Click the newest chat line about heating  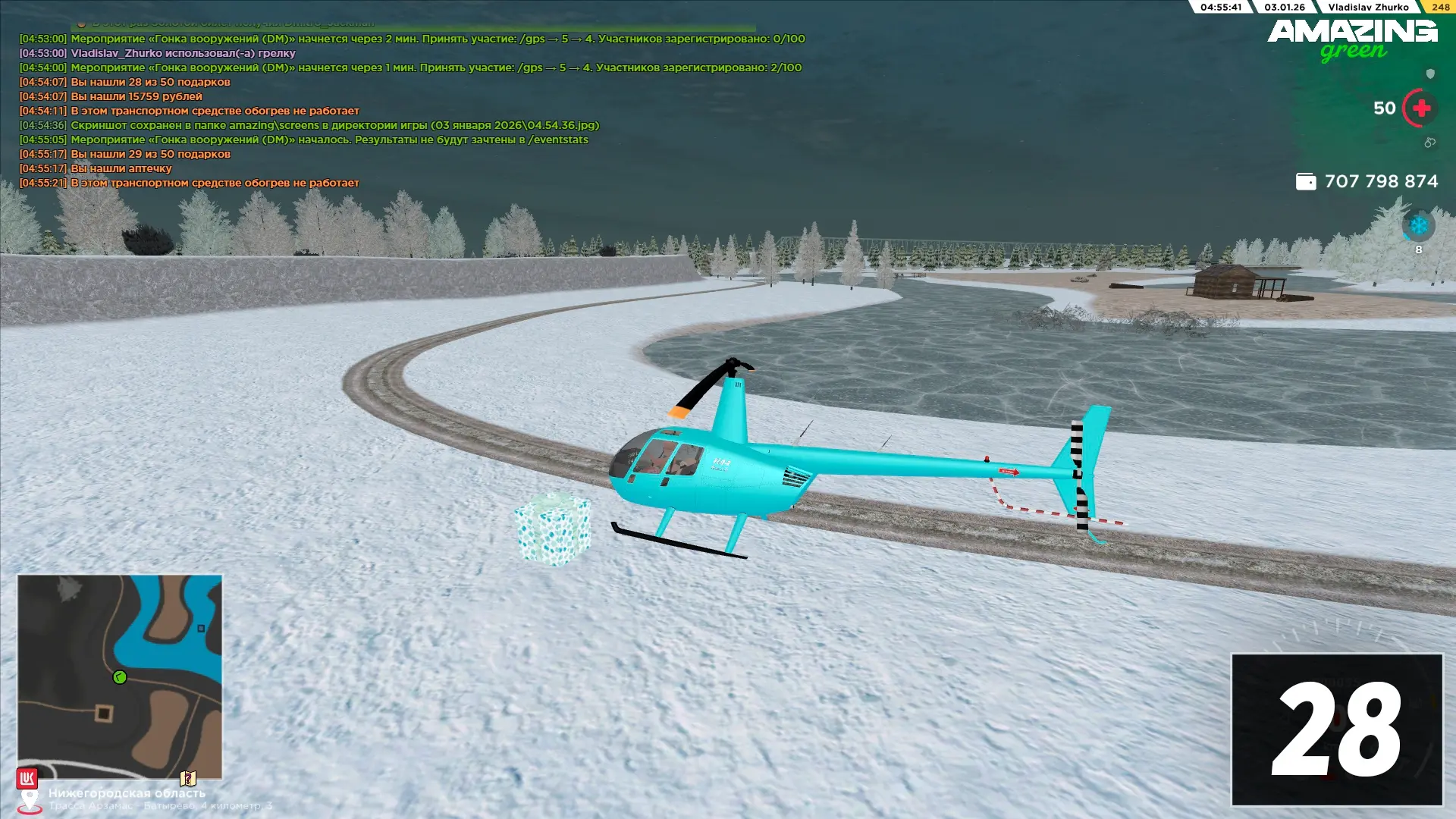[215, 183]
